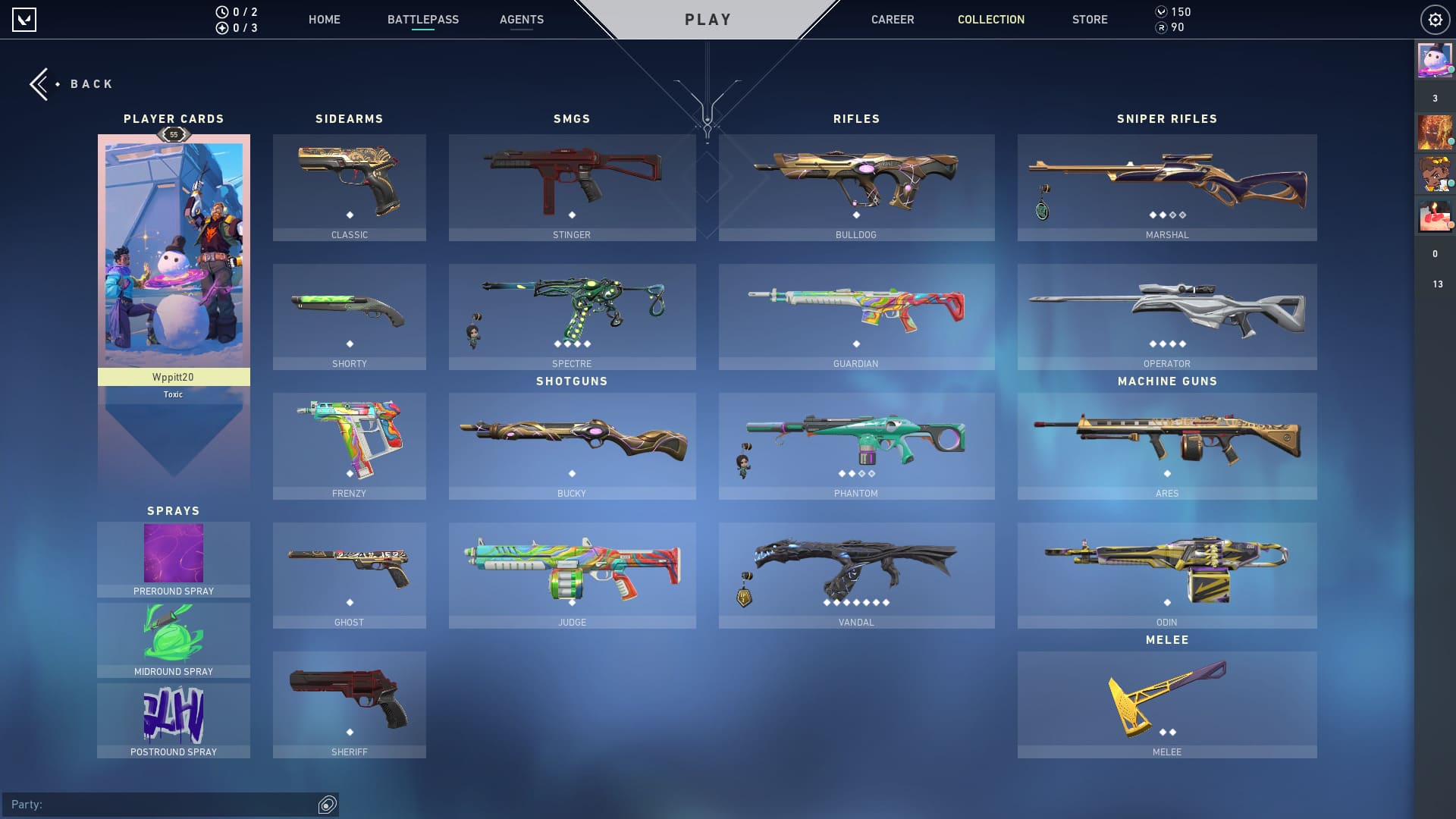View the Career tab
This screenshot has height=819, width=1456.
[892, 20]
